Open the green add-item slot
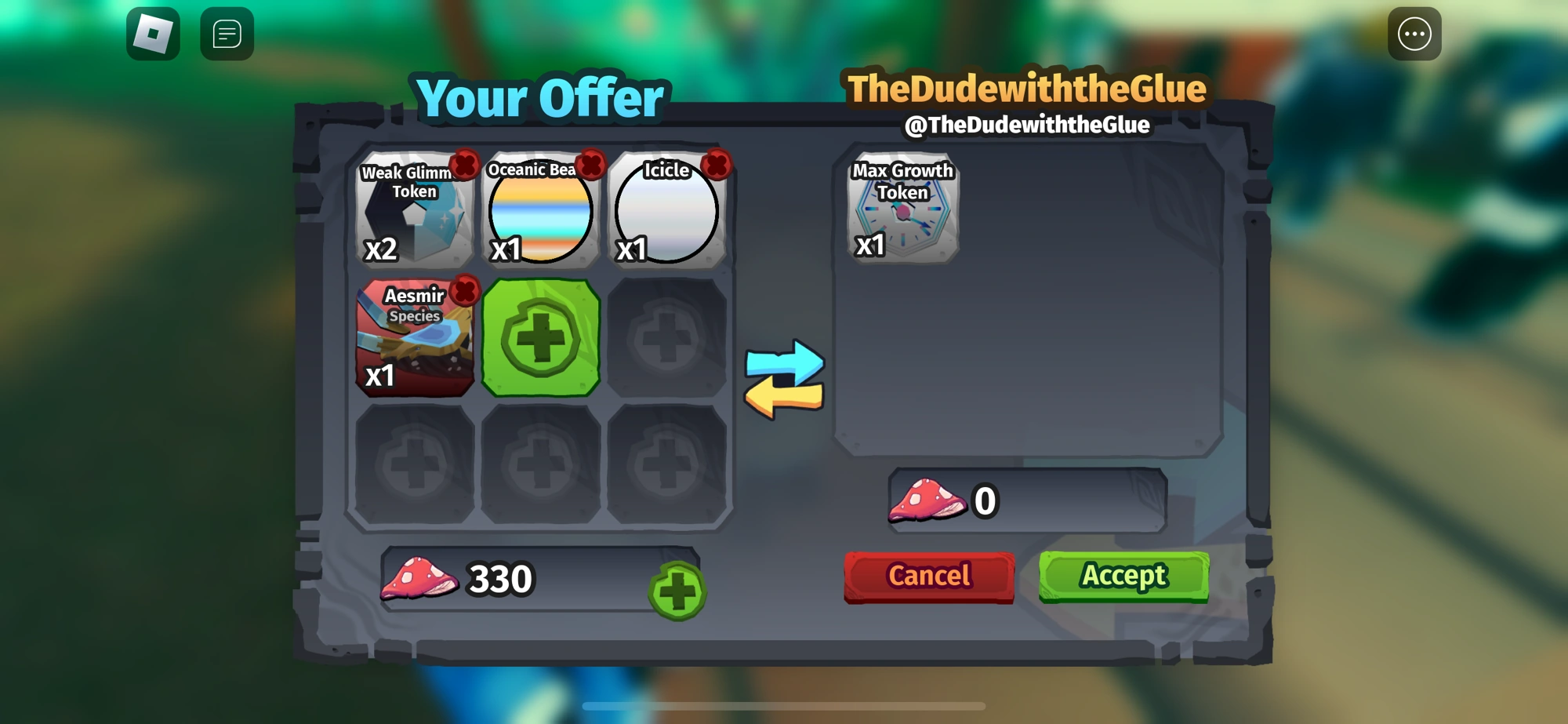This screenshot has height=724, width=1568. (x=541, y=340)
